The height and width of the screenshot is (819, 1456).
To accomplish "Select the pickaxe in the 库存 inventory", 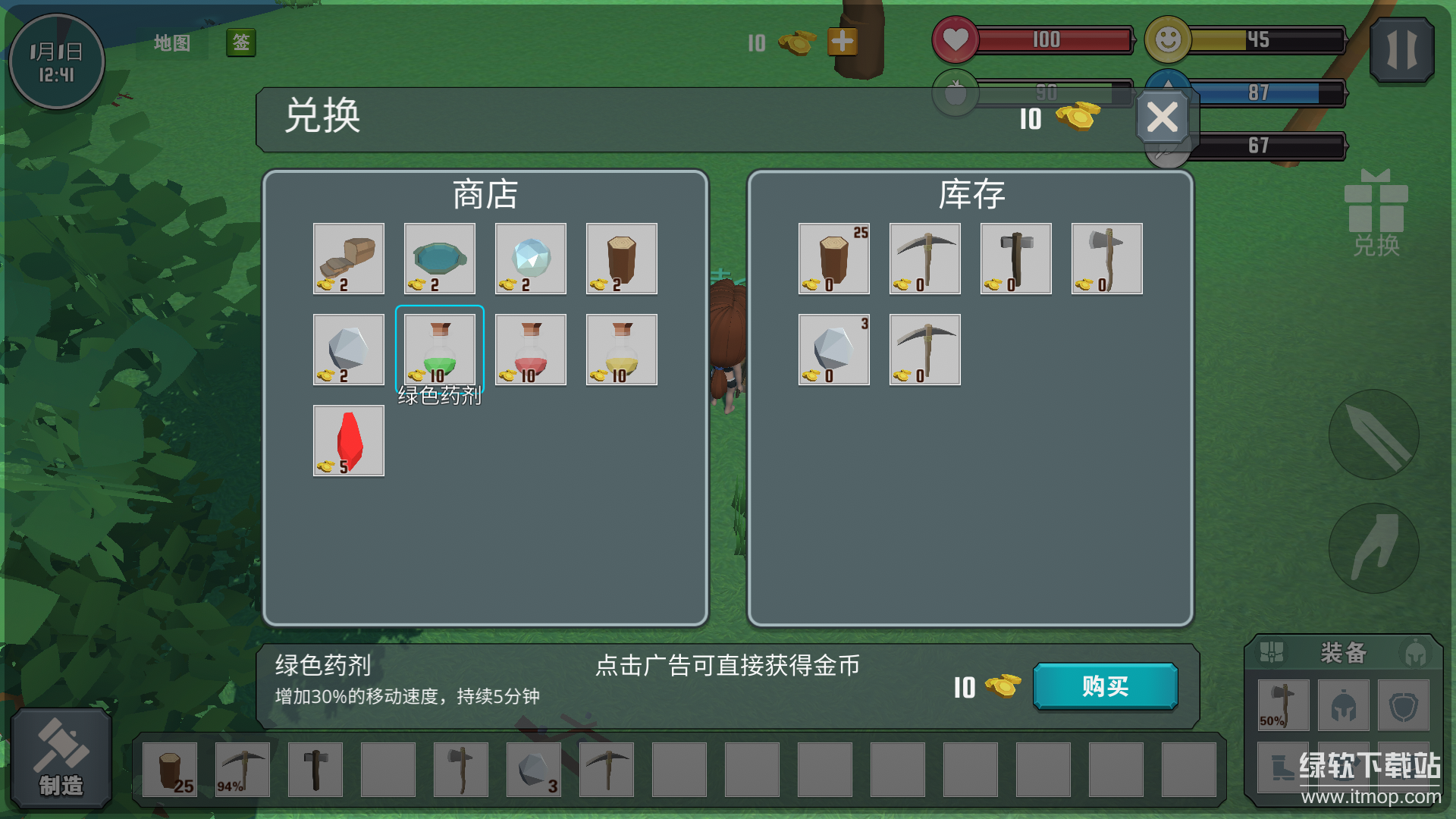I will tap(924, 259).
